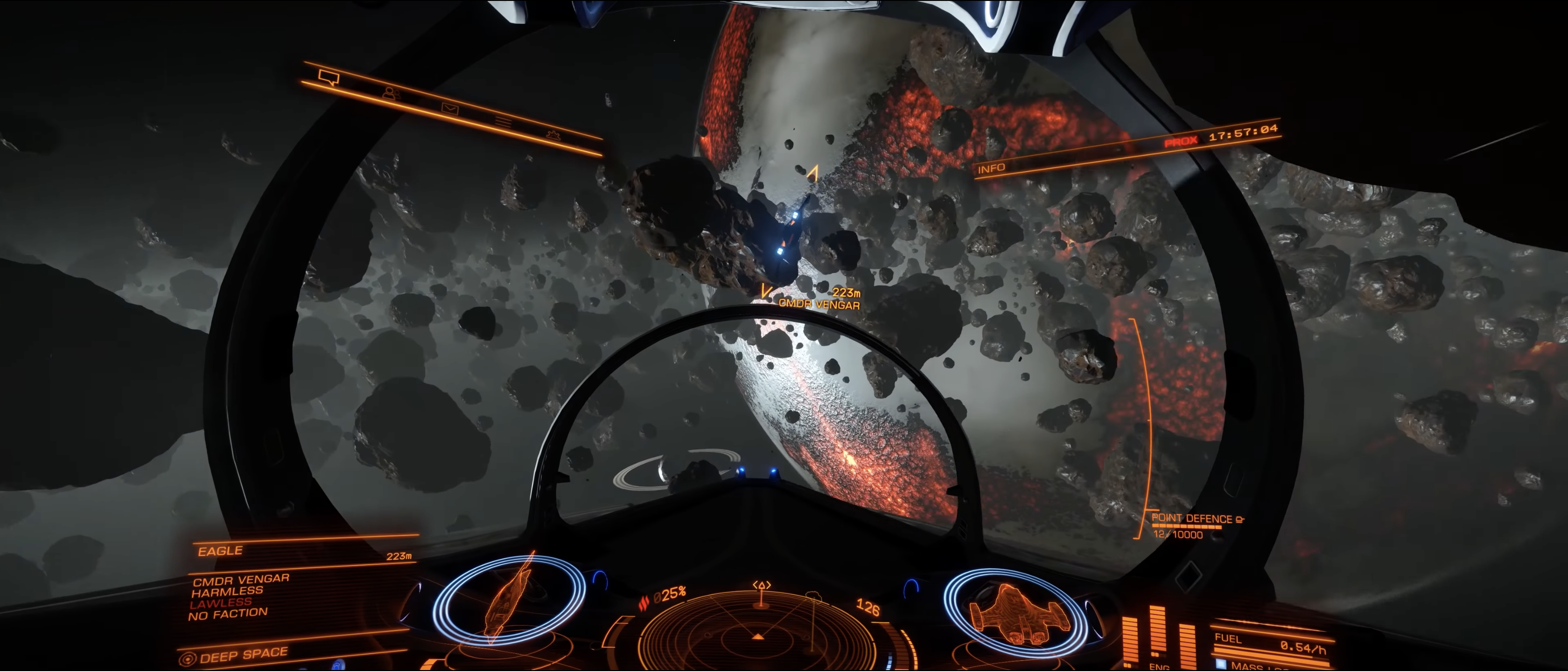1568x671 pixels.
Task: Click the INFO panel header
Action: tap(991, 168)
